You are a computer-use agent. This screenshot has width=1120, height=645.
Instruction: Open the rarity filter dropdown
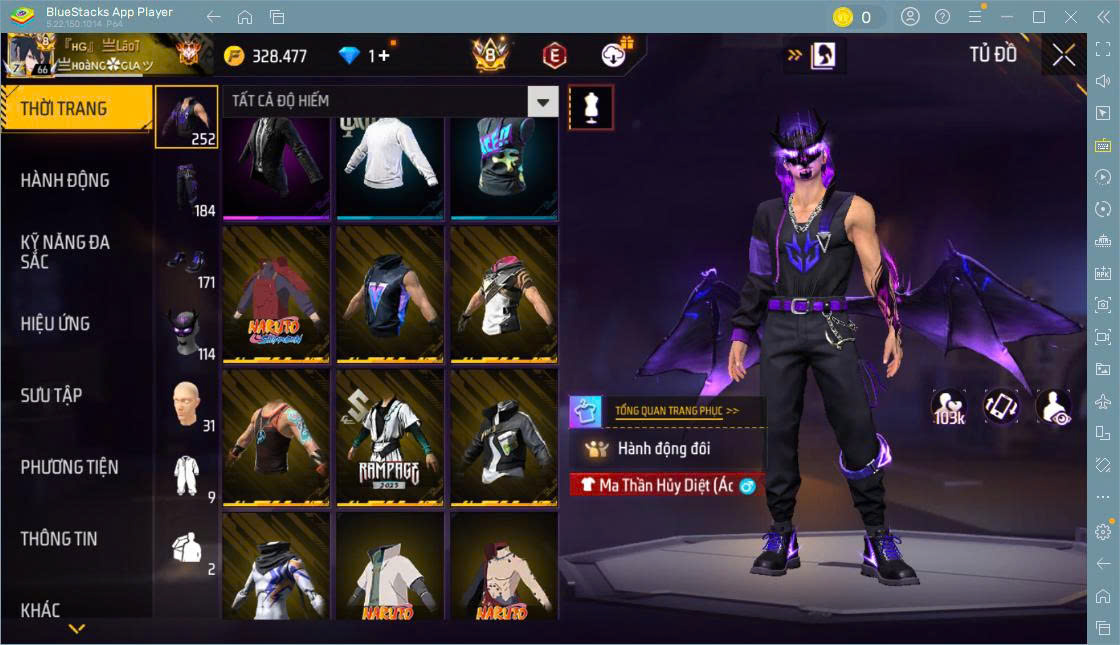click(x=543, y=101)
